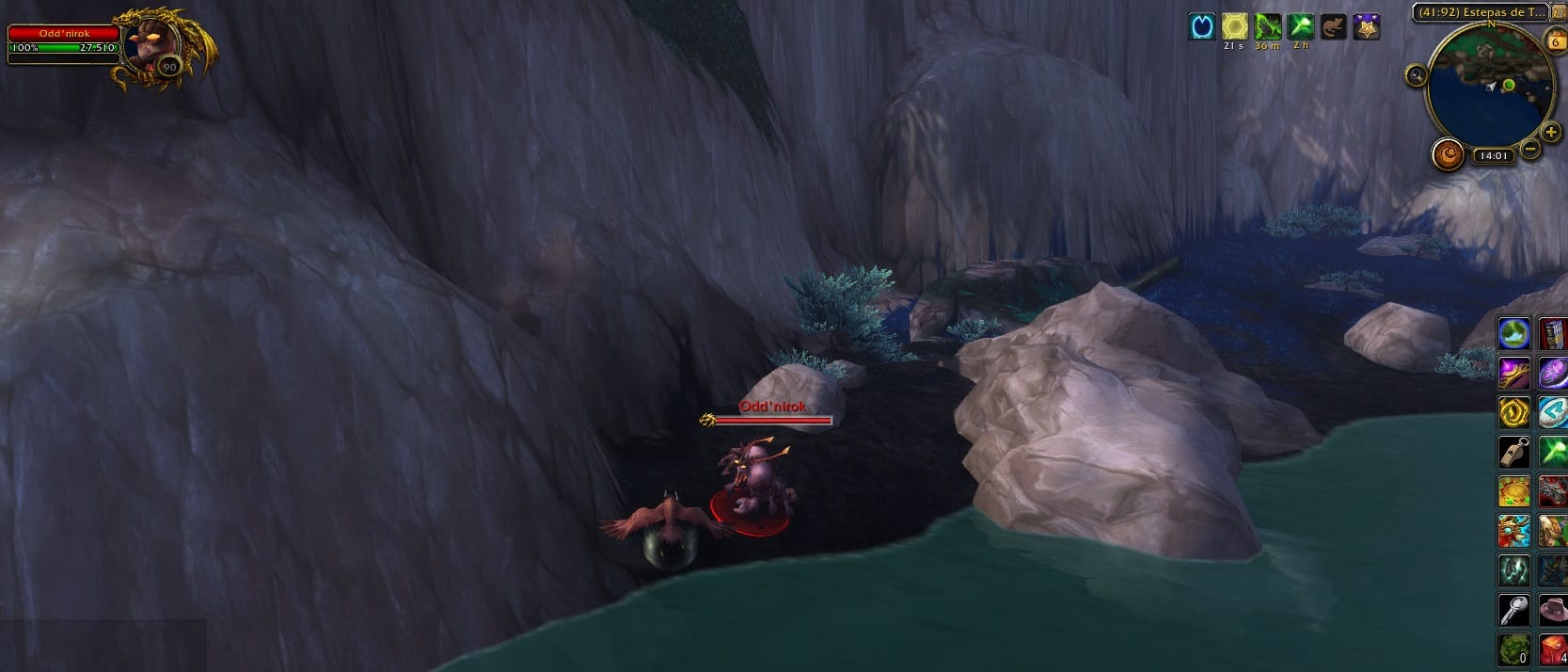Click the circular minimap

1490,85
